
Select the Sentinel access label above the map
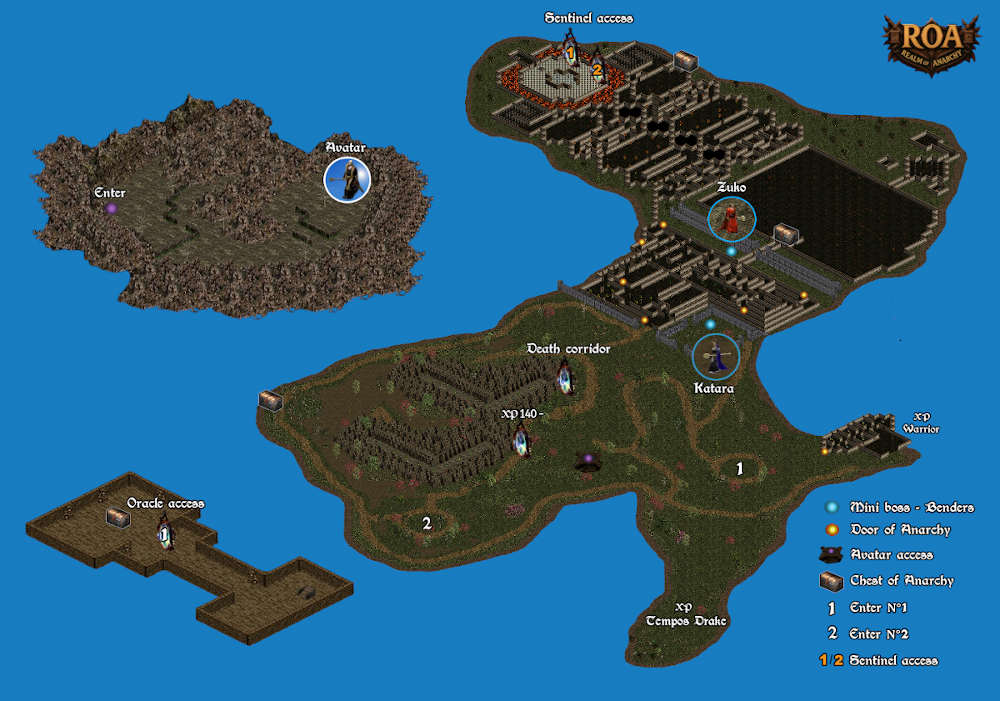589,18
